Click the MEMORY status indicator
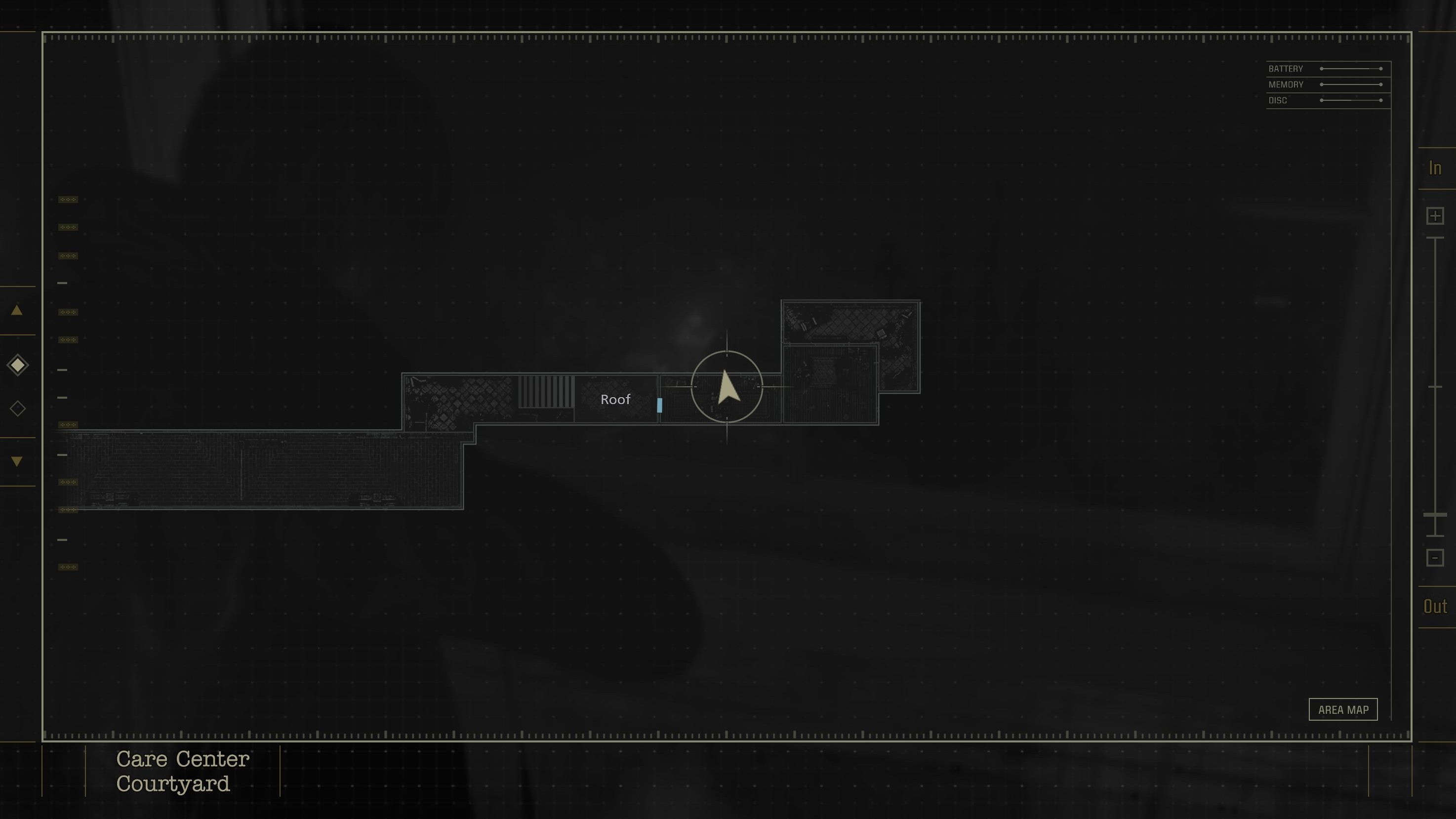The height and width of the screenshot is (819, 1456). (x=1326, y=84)
